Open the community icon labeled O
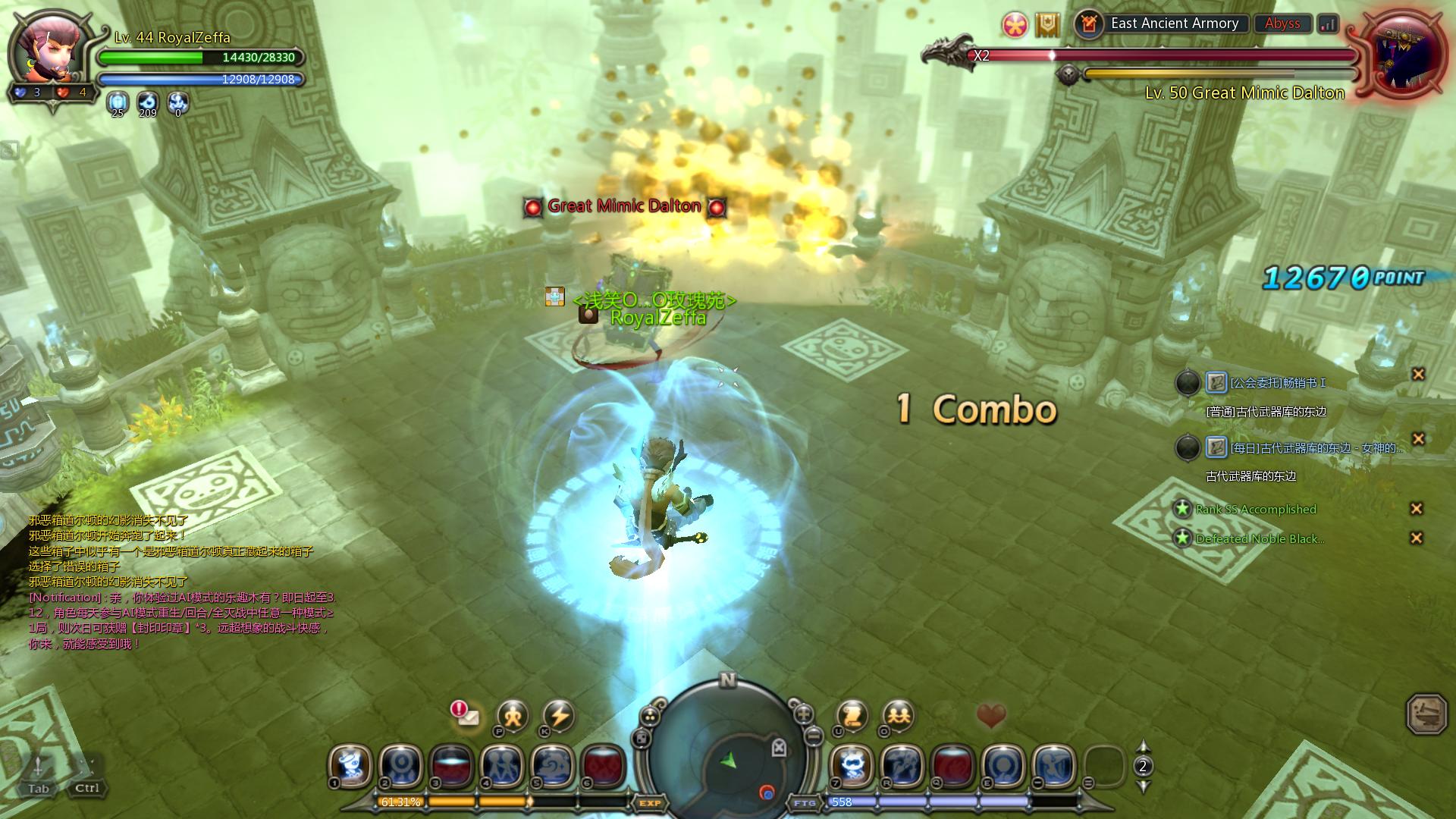 point(898,715)
